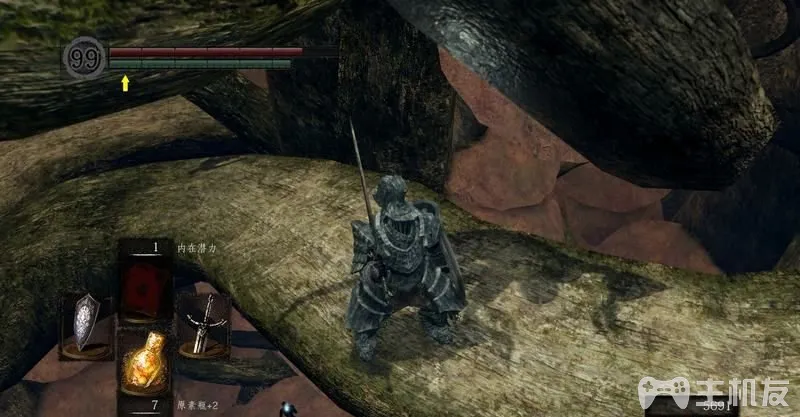Select the sword weapon slot
This screenshot has height=417, width=800.
coord(203,322)
